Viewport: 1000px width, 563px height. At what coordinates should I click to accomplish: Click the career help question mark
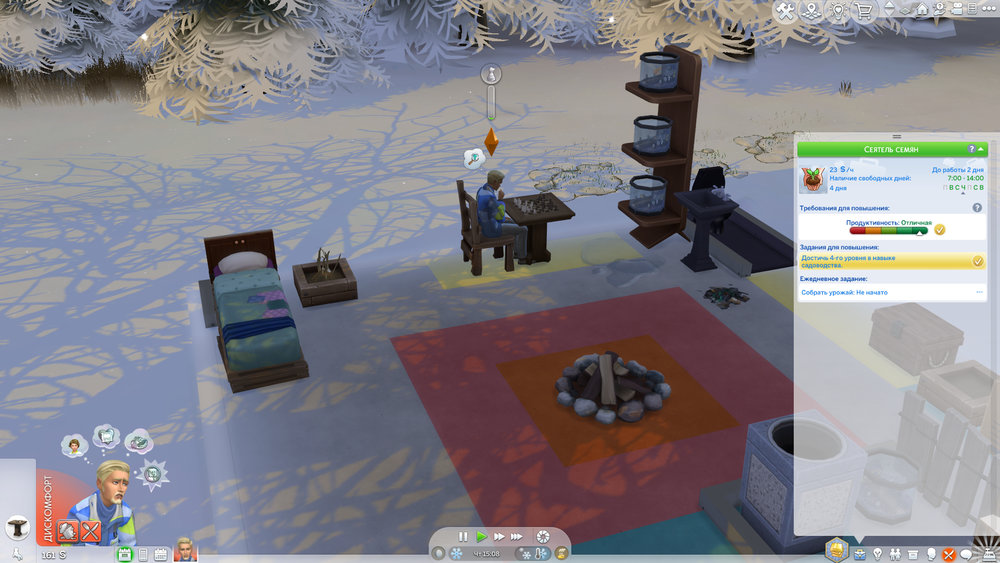point(971,149)
